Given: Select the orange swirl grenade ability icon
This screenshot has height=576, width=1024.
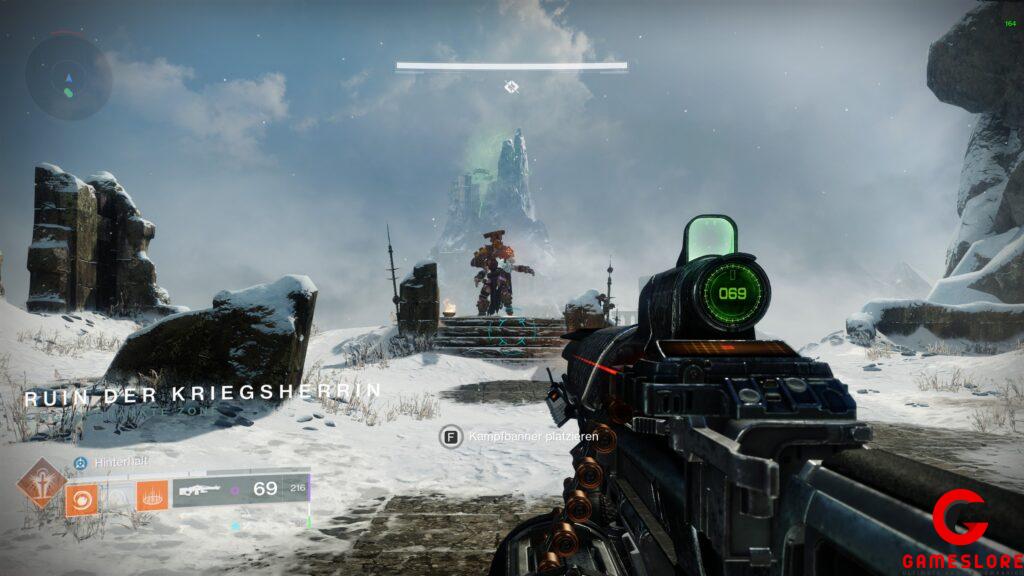Looking at the screenshot, I should click(82, 496).
